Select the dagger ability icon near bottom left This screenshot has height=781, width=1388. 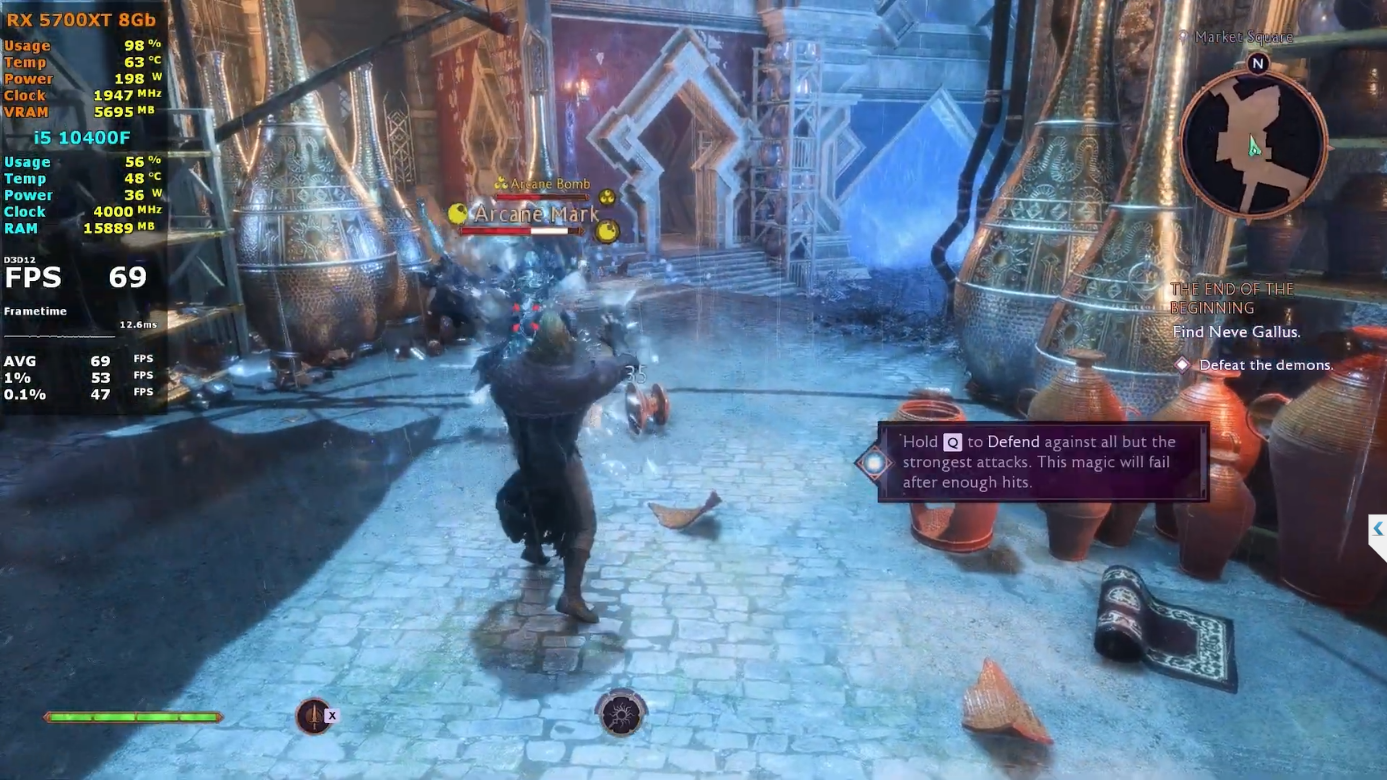(x=315, y=716)
